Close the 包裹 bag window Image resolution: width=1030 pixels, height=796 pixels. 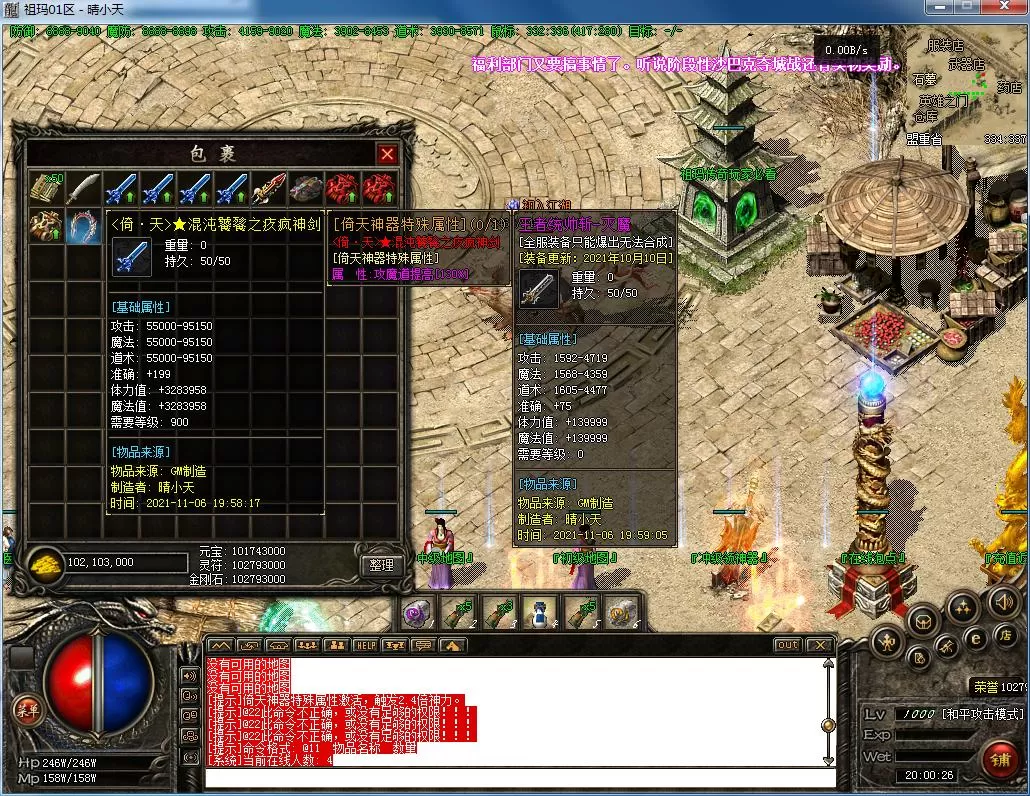click(387, 154)
